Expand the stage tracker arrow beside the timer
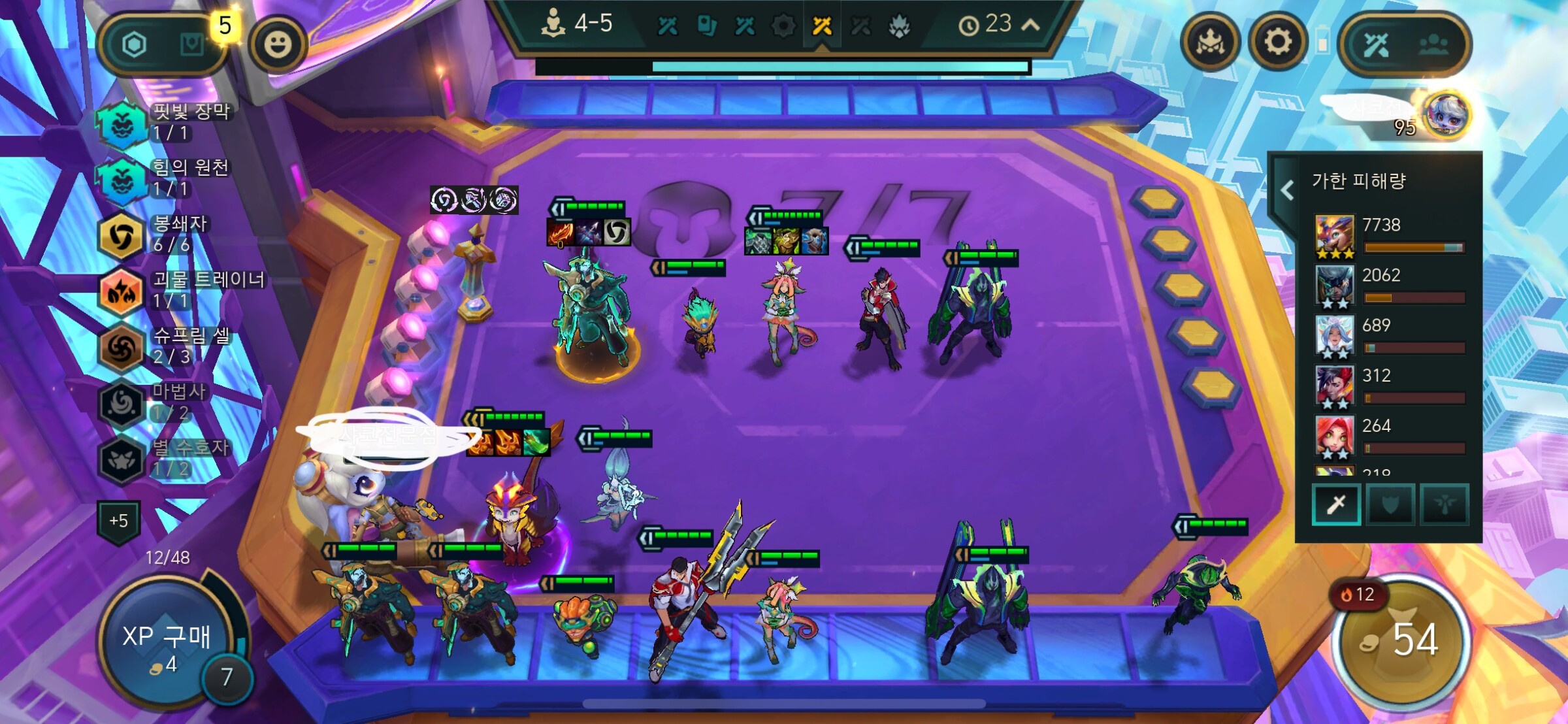Screen dimensions: 1568x724 (x=1030, y=25)
